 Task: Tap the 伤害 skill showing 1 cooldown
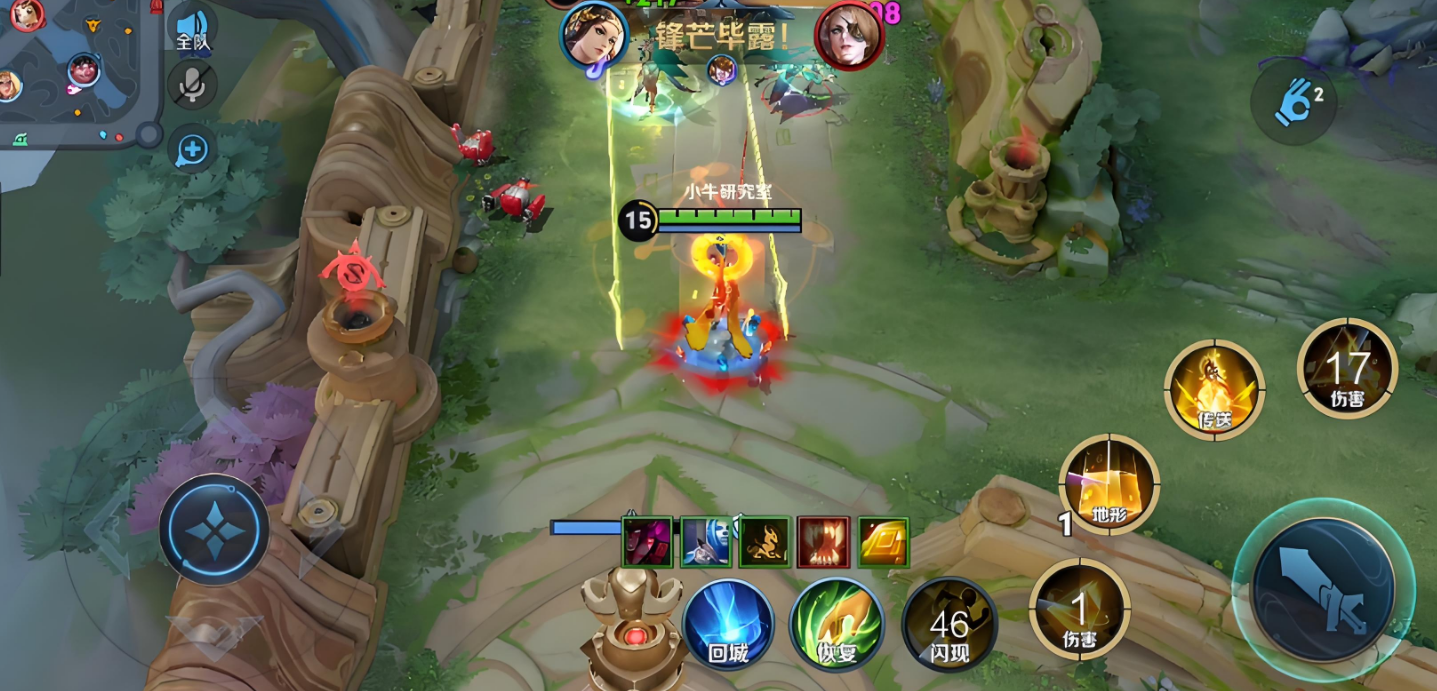pyautogui.click(x=1079, y=608)
